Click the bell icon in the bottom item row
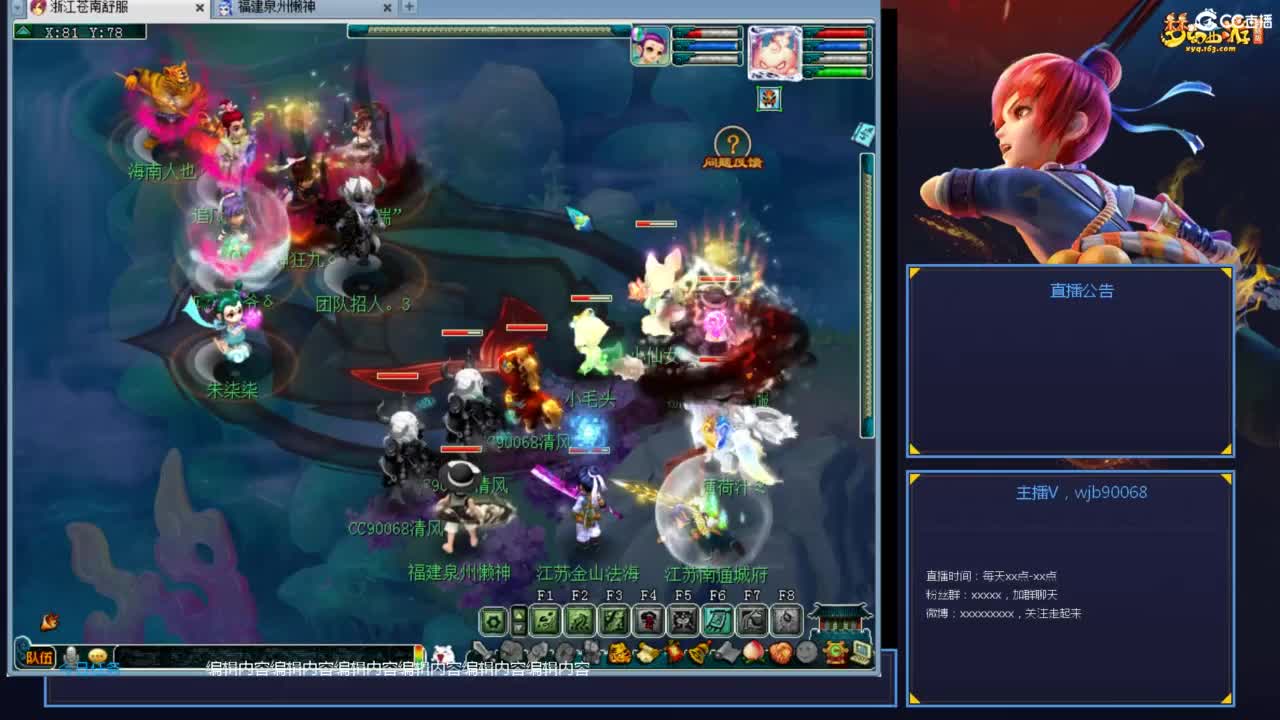1280x720 pixels. pos(697,653)
